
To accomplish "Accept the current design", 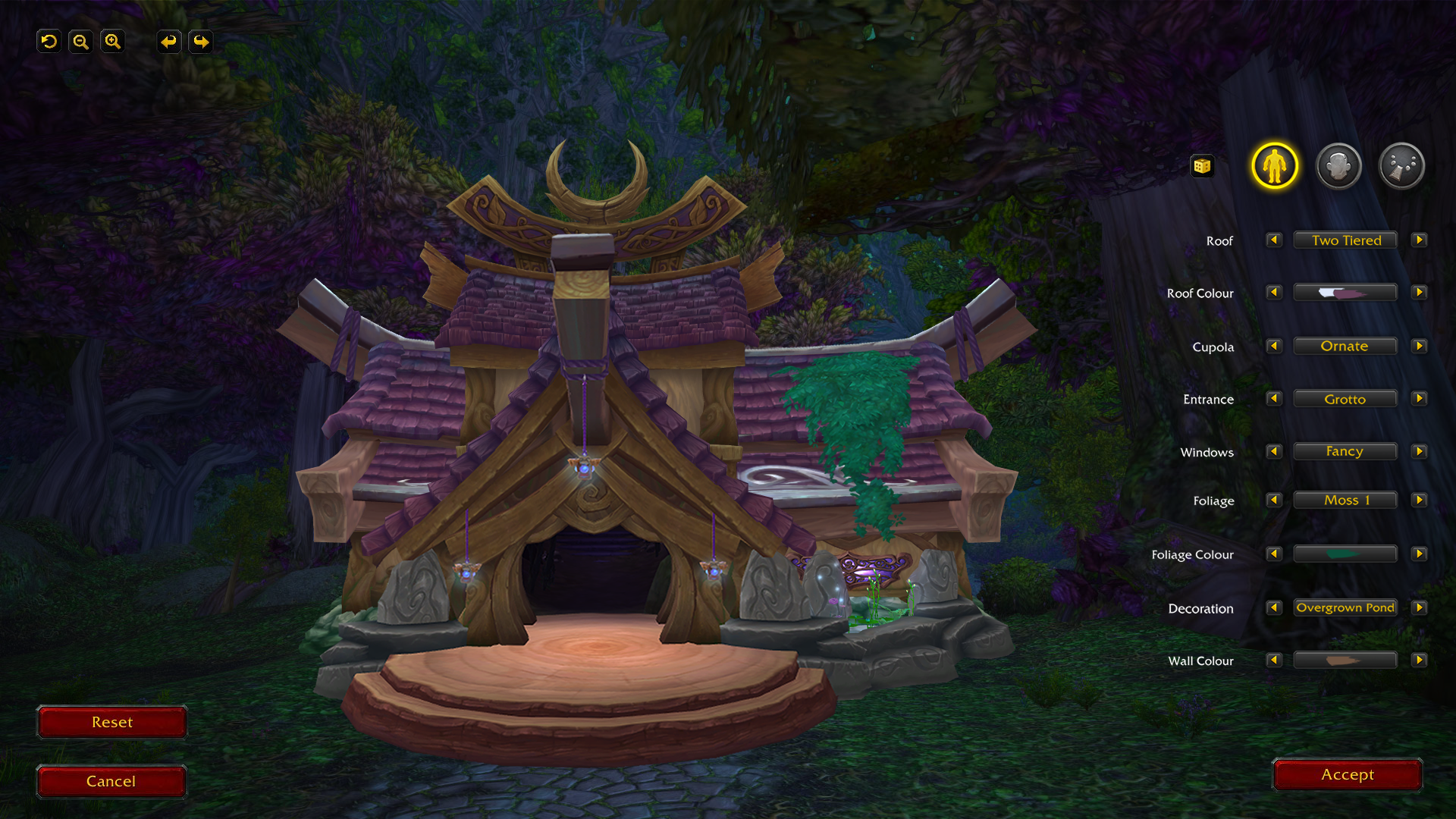I will pos(1347,774).
